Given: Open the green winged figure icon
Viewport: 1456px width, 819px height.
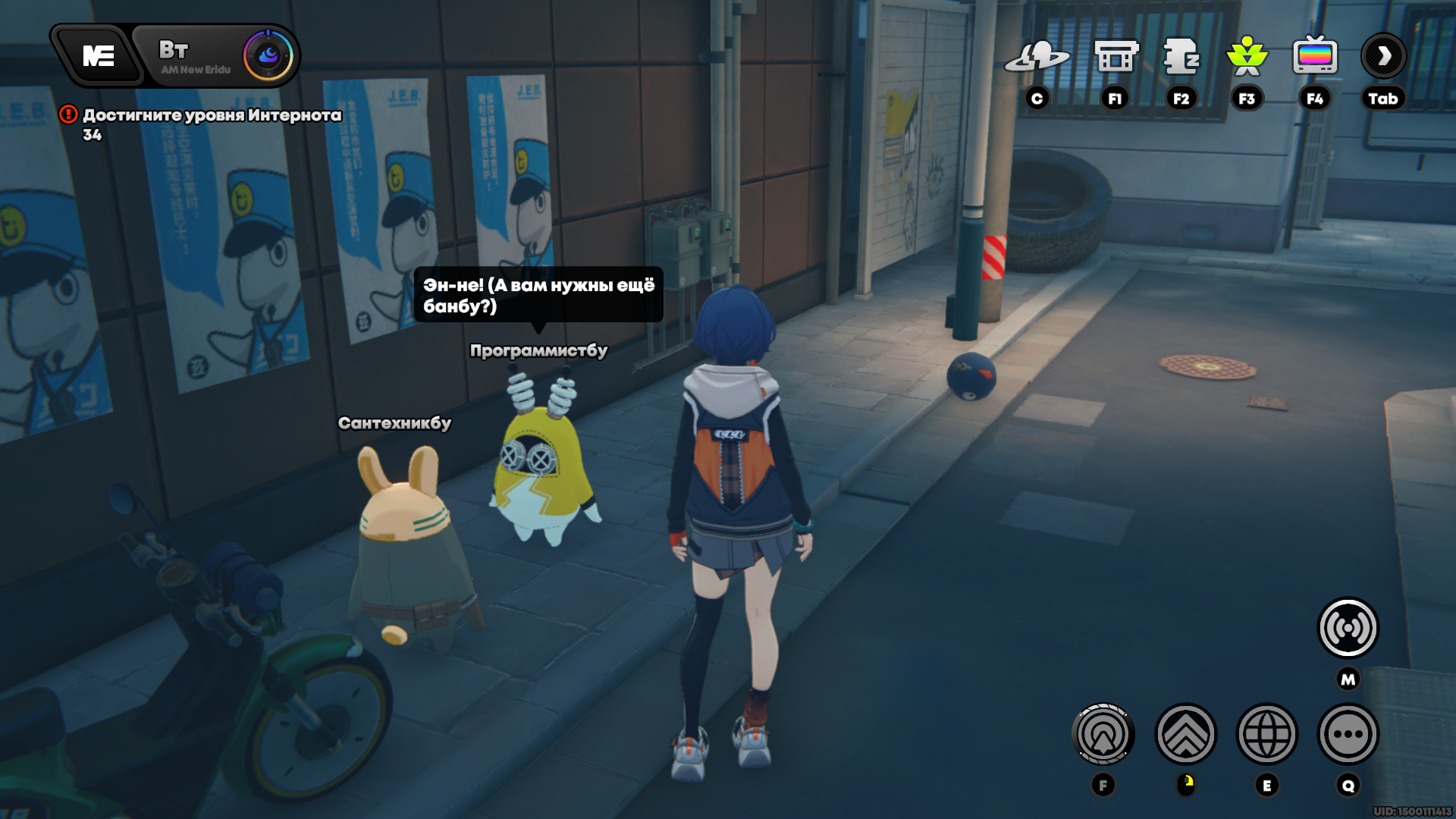Looking at the screenshot, I should (x=1247, y=57).
